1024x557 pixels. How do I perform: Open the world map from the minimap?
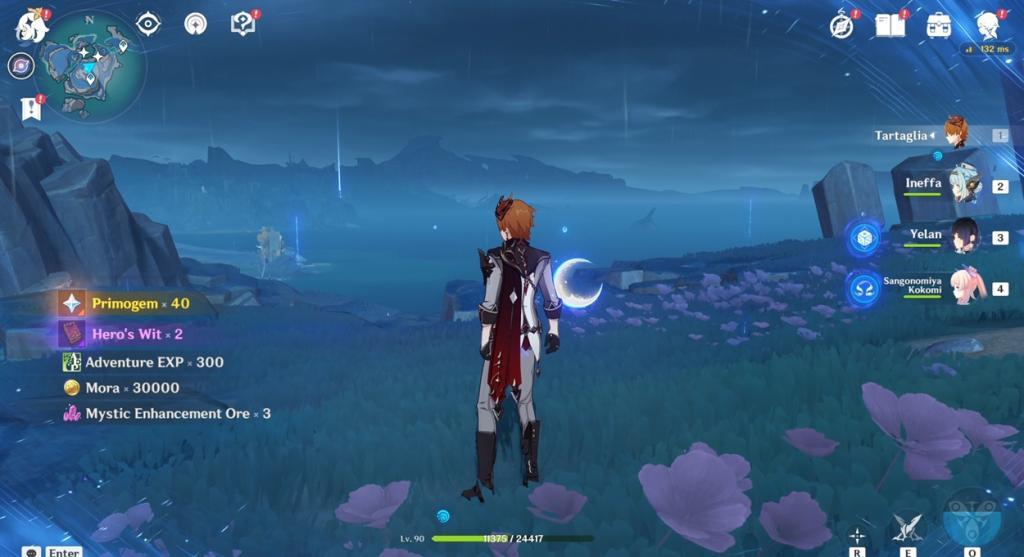[90, 66]
